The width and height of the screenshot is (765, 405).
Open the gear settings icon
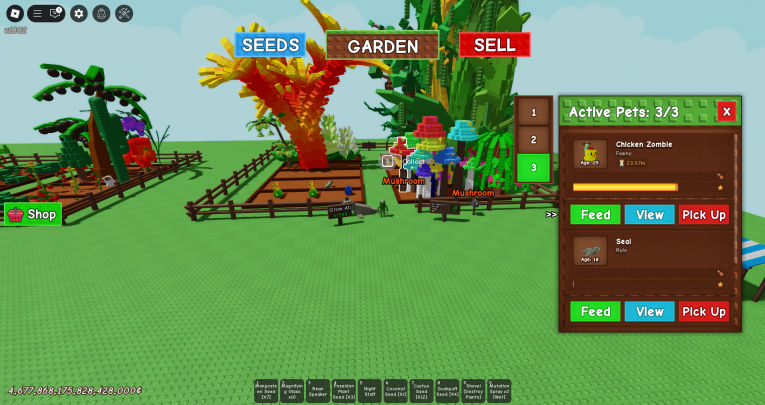79,13
